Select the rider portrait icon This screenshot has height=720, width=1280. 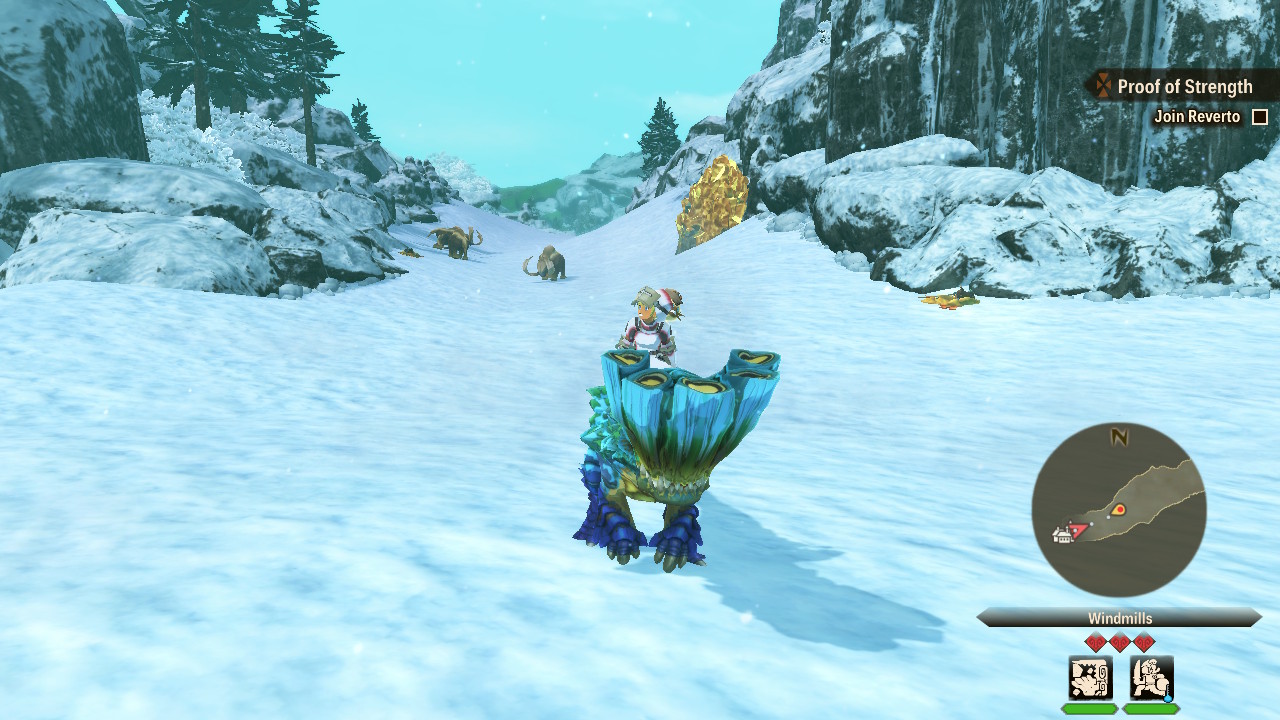click(x=1151, y=678)
